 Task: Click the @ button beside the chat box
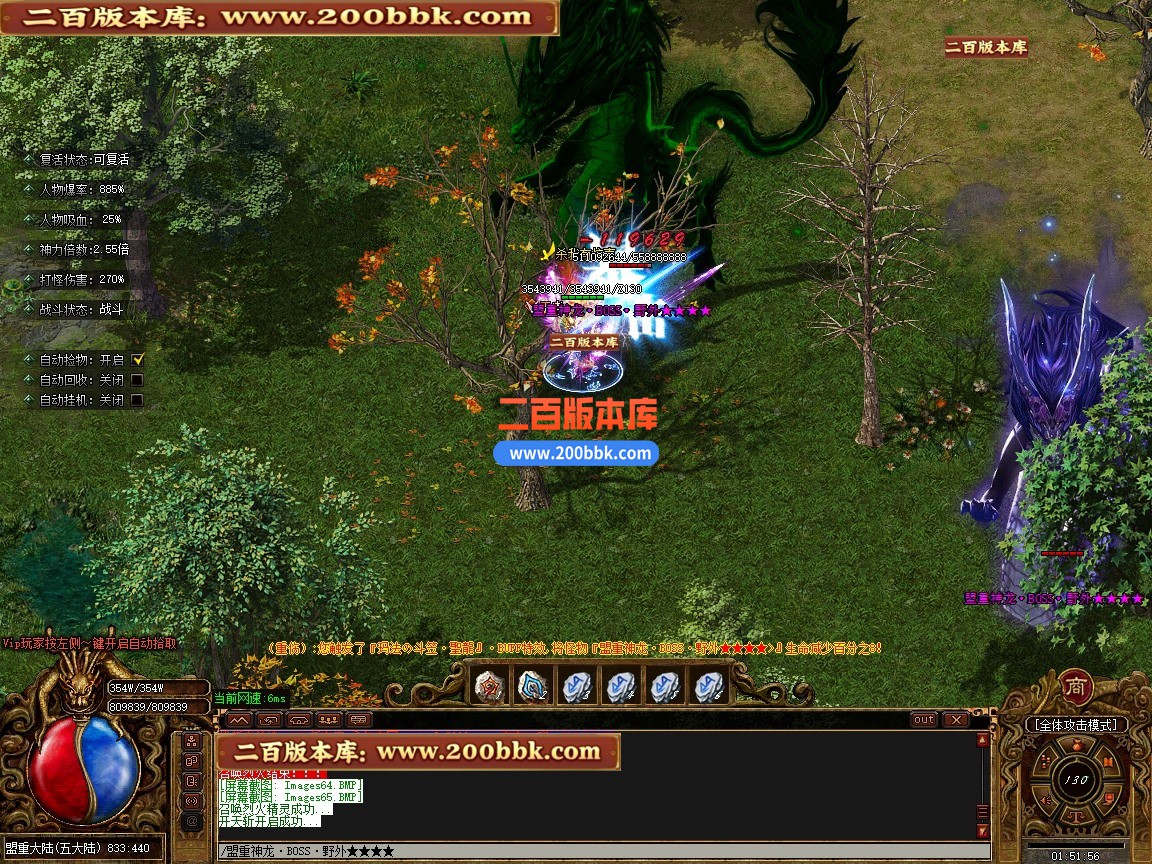(x=192, y=822)
